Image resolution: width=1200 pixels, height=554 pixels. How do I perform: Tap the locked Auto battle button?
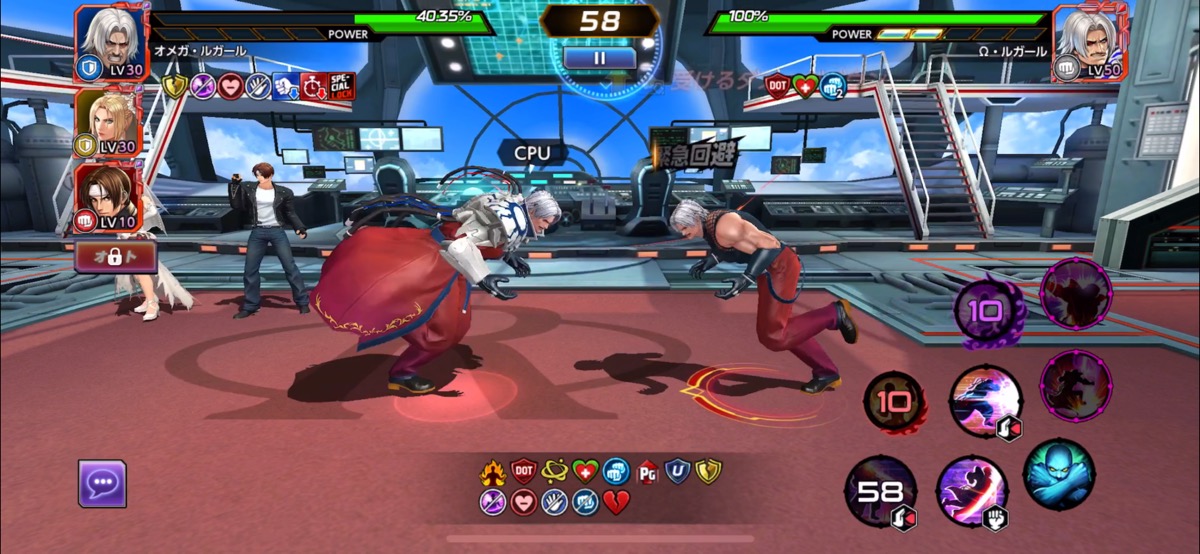(x=116, y=257)
